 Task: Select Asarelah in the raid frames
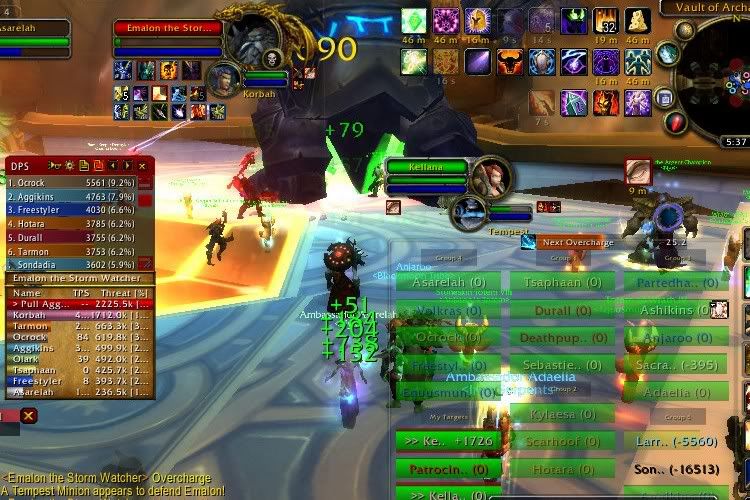[x=448, y=282]
